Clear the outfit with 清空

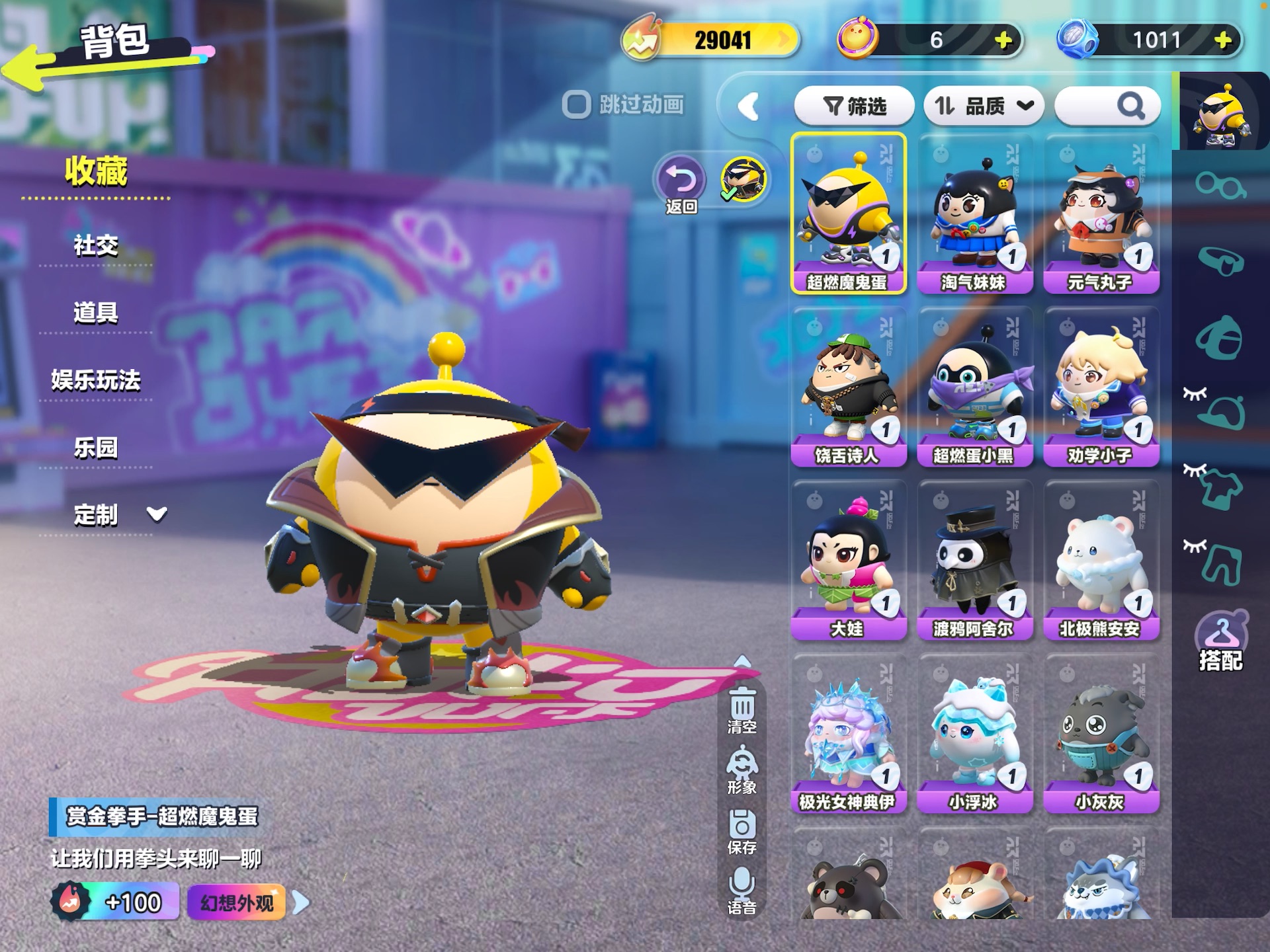[742, 711]
